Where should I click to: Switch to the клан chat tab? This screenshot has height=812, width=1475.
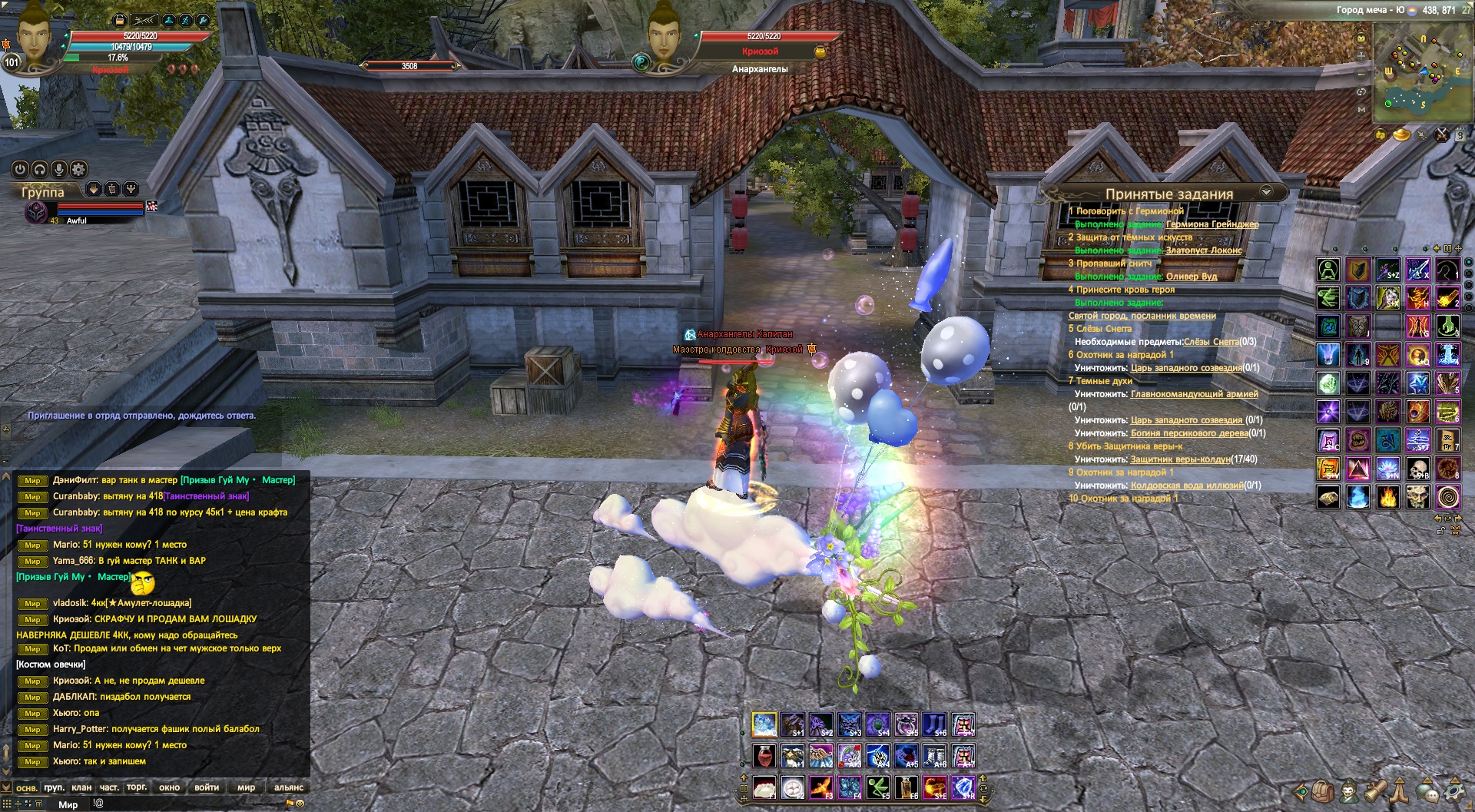81,787
